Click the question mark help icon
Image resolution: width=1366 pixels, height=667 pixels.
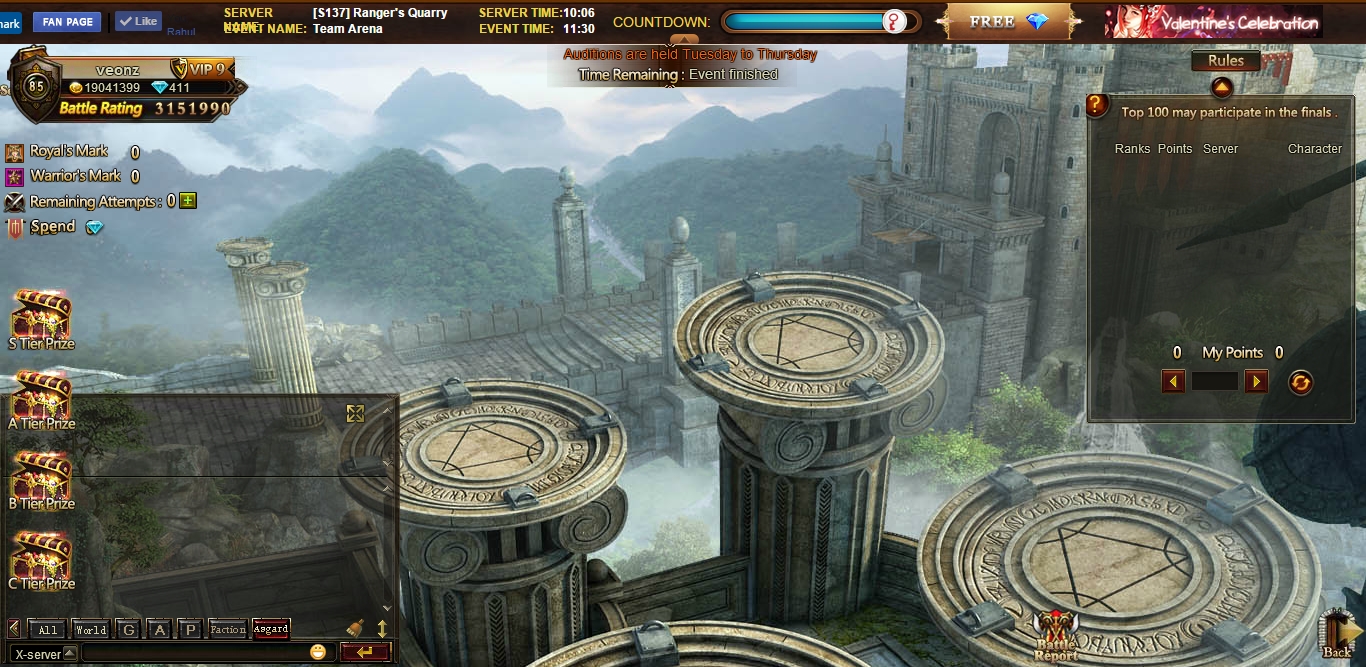click(1097, 105)
